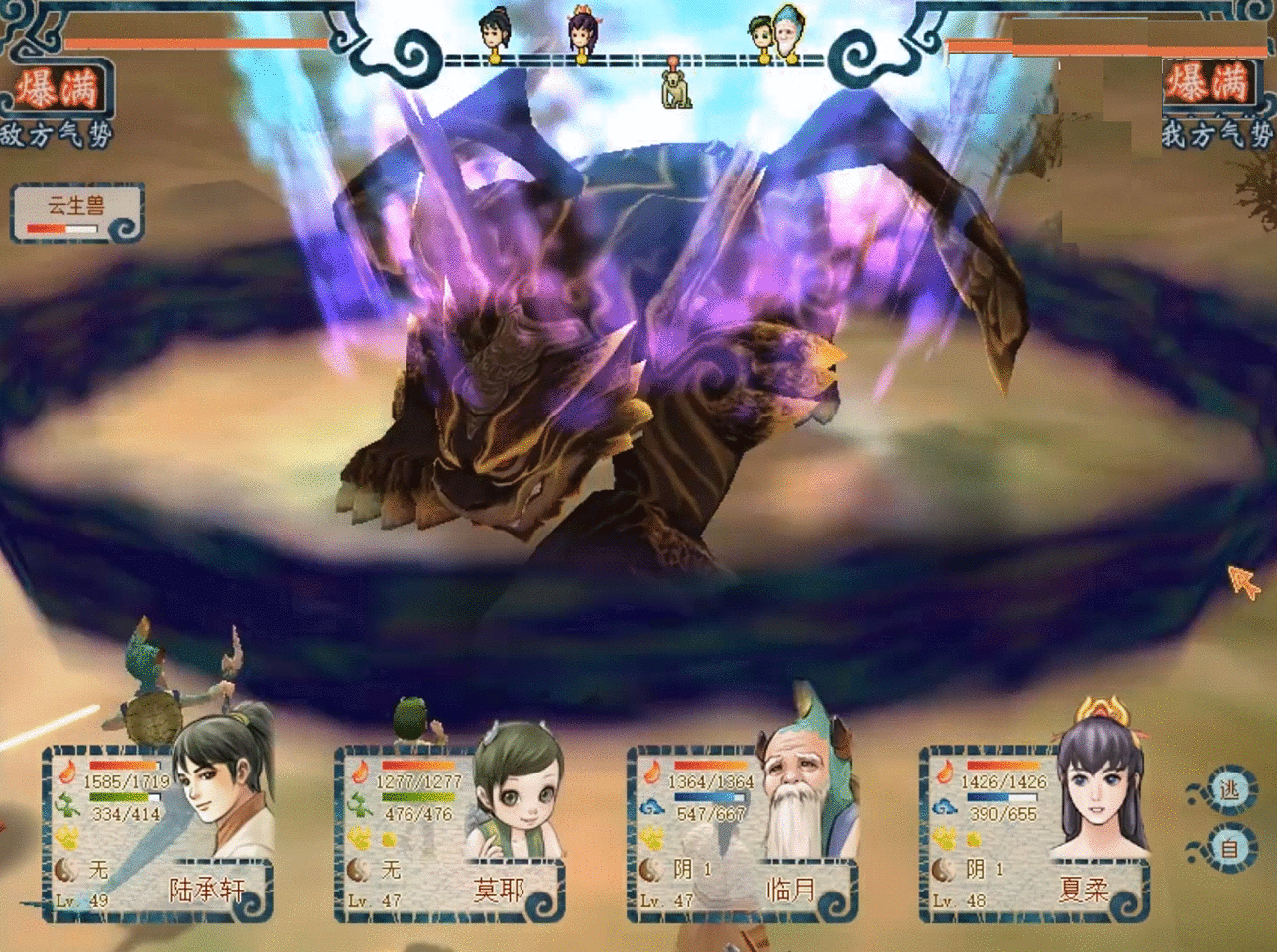
Task: Select the 莫耶 character panel
Action: [451, 833]
